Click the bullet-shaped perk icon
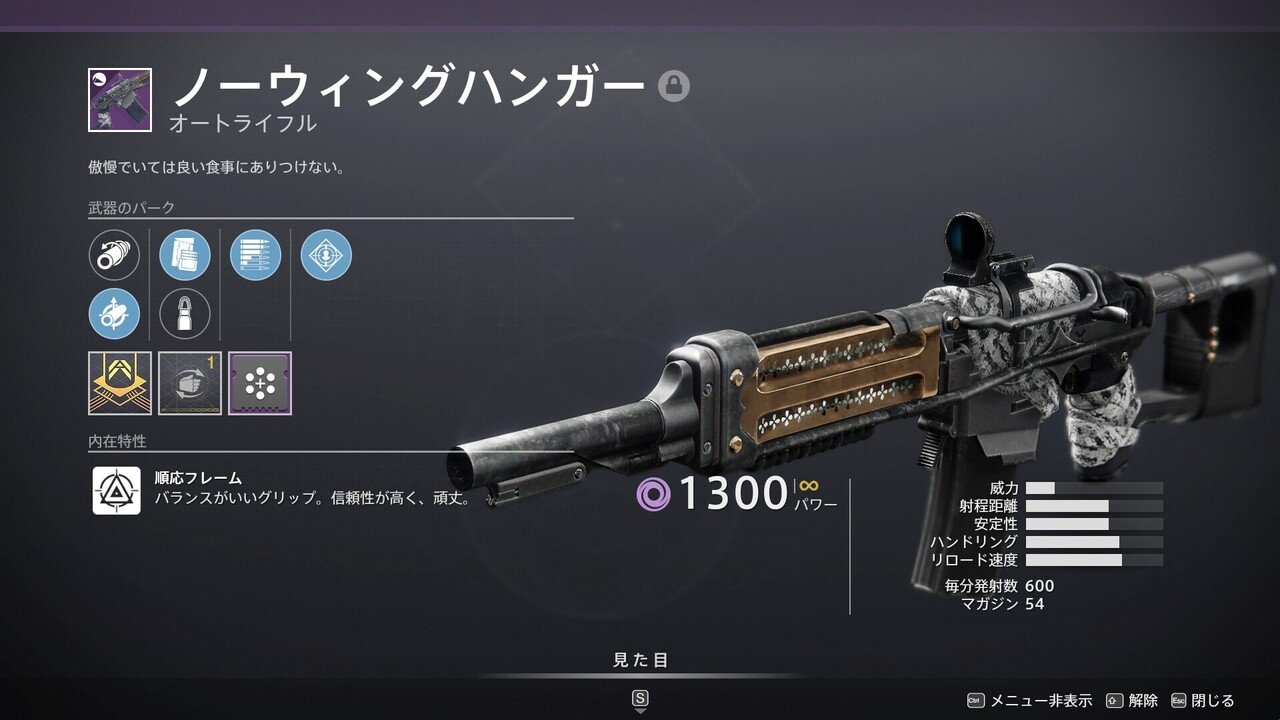Viewport: 1280px width, 720px height. (x=182, y=311)
